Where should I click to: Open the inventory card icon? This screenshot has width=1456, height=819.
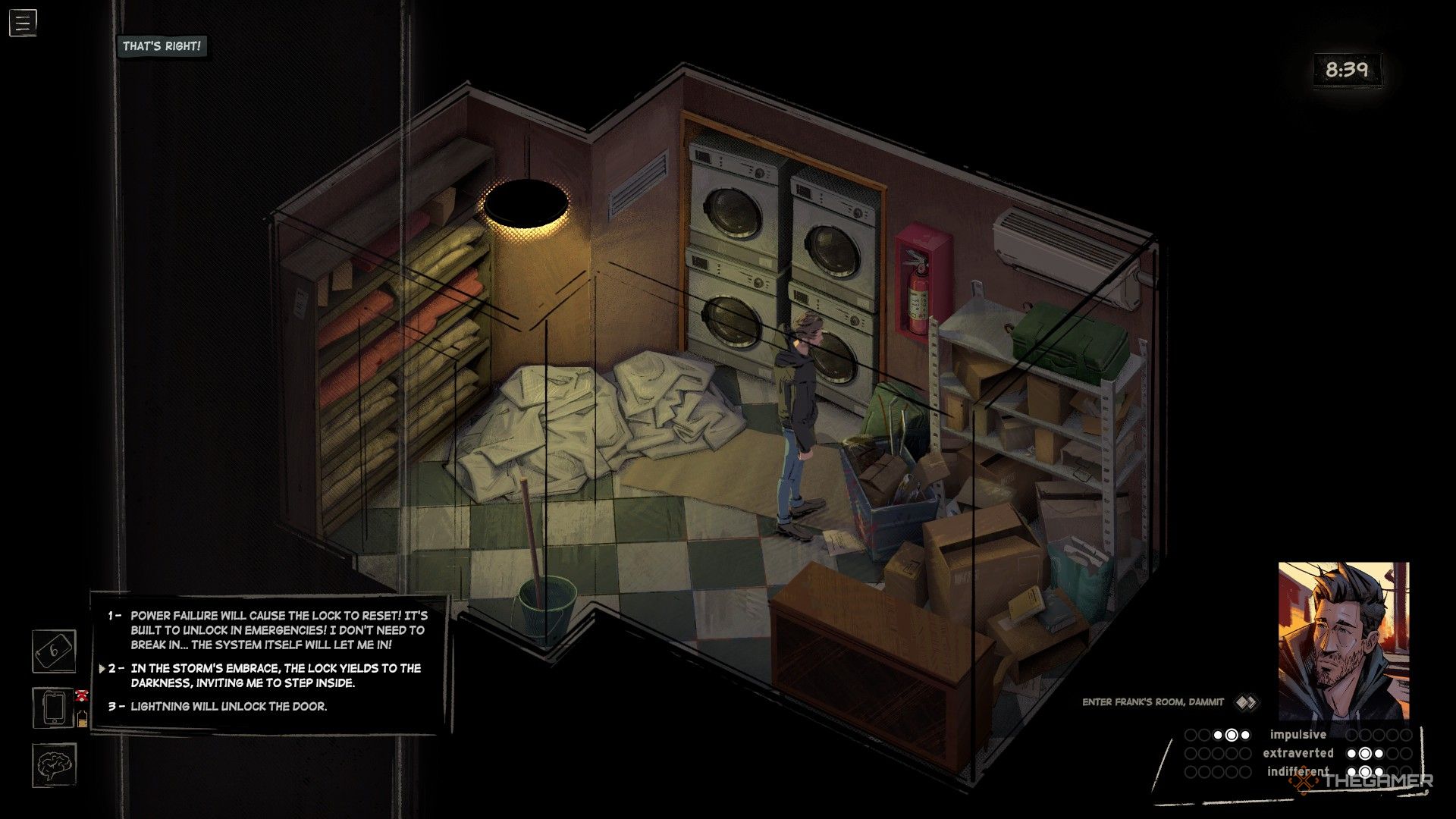(x=54, y=651)
